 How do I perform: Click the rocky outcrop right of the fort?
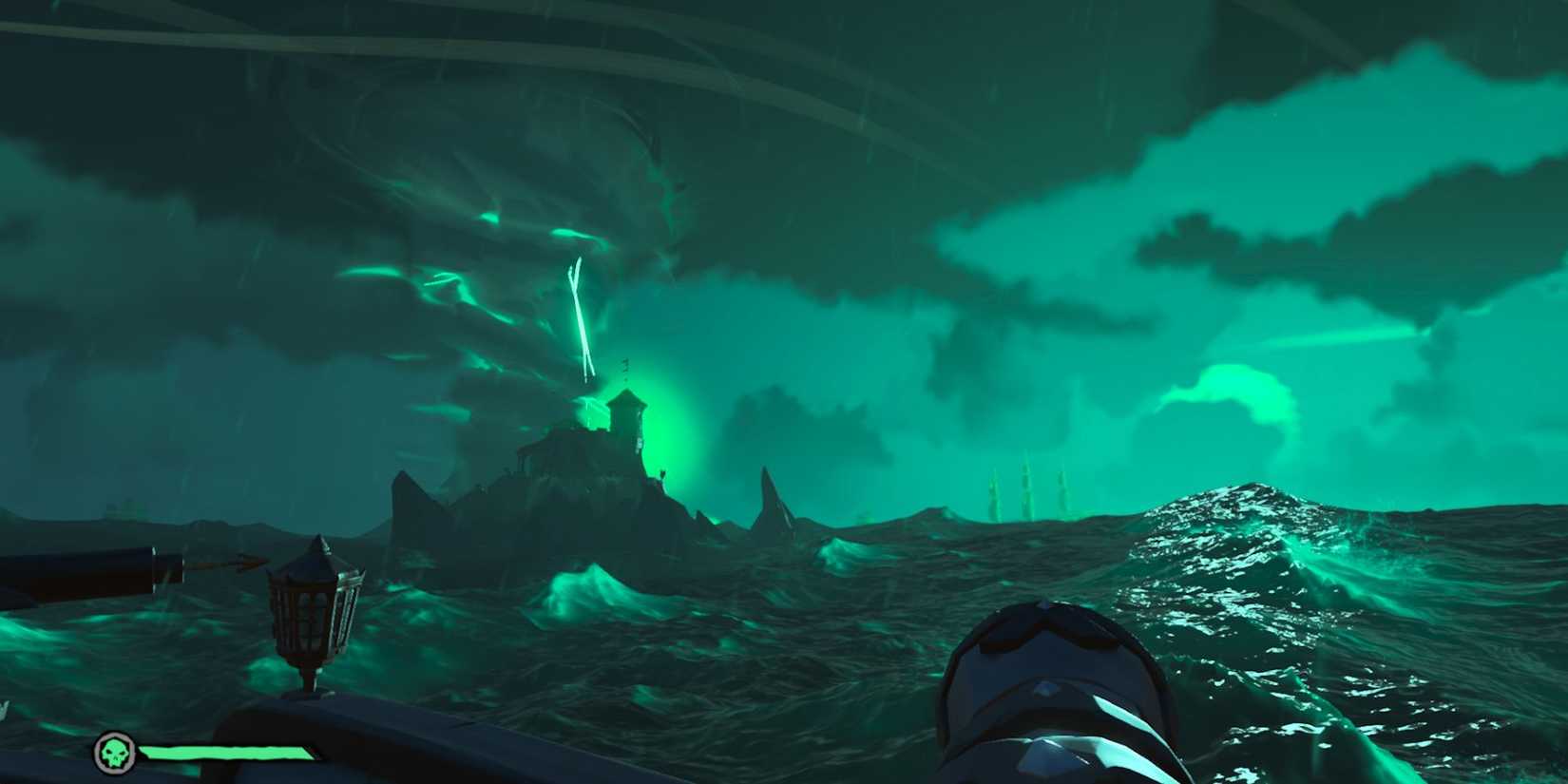(x=770, y=494)
